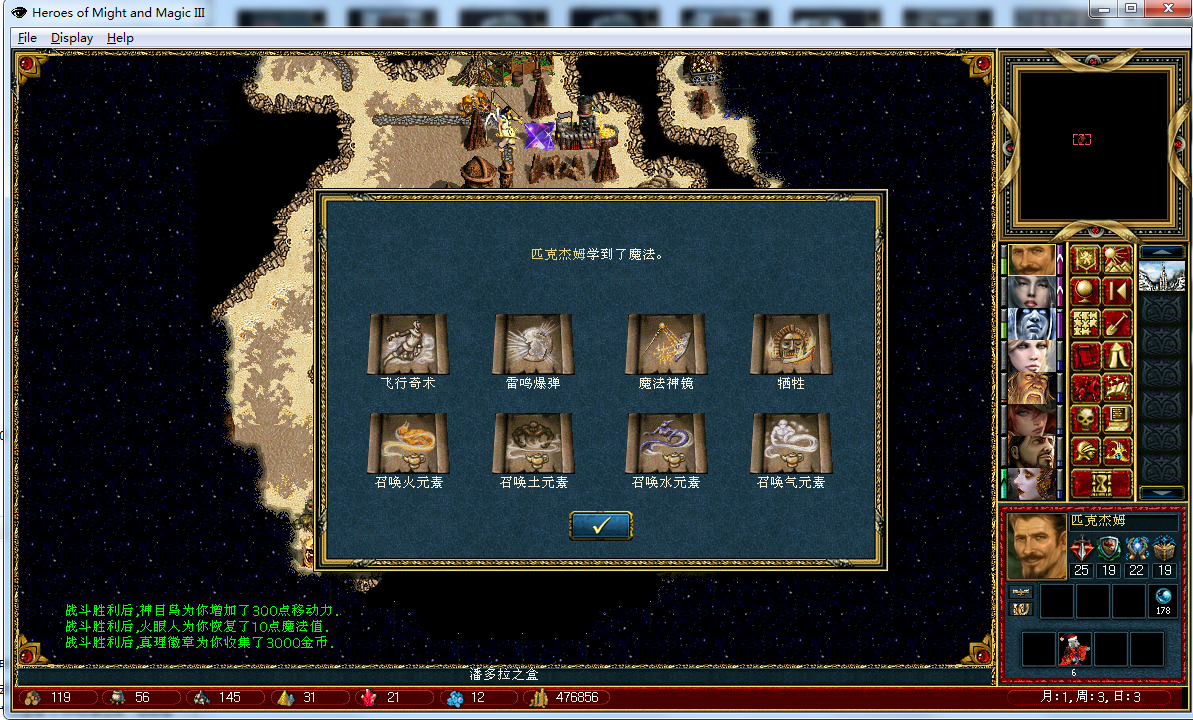Pick the 召唤气元素 spell scroll
The width and height of the screenshot is (1193, 720).
pyautogui.click(x=790, y=443)
